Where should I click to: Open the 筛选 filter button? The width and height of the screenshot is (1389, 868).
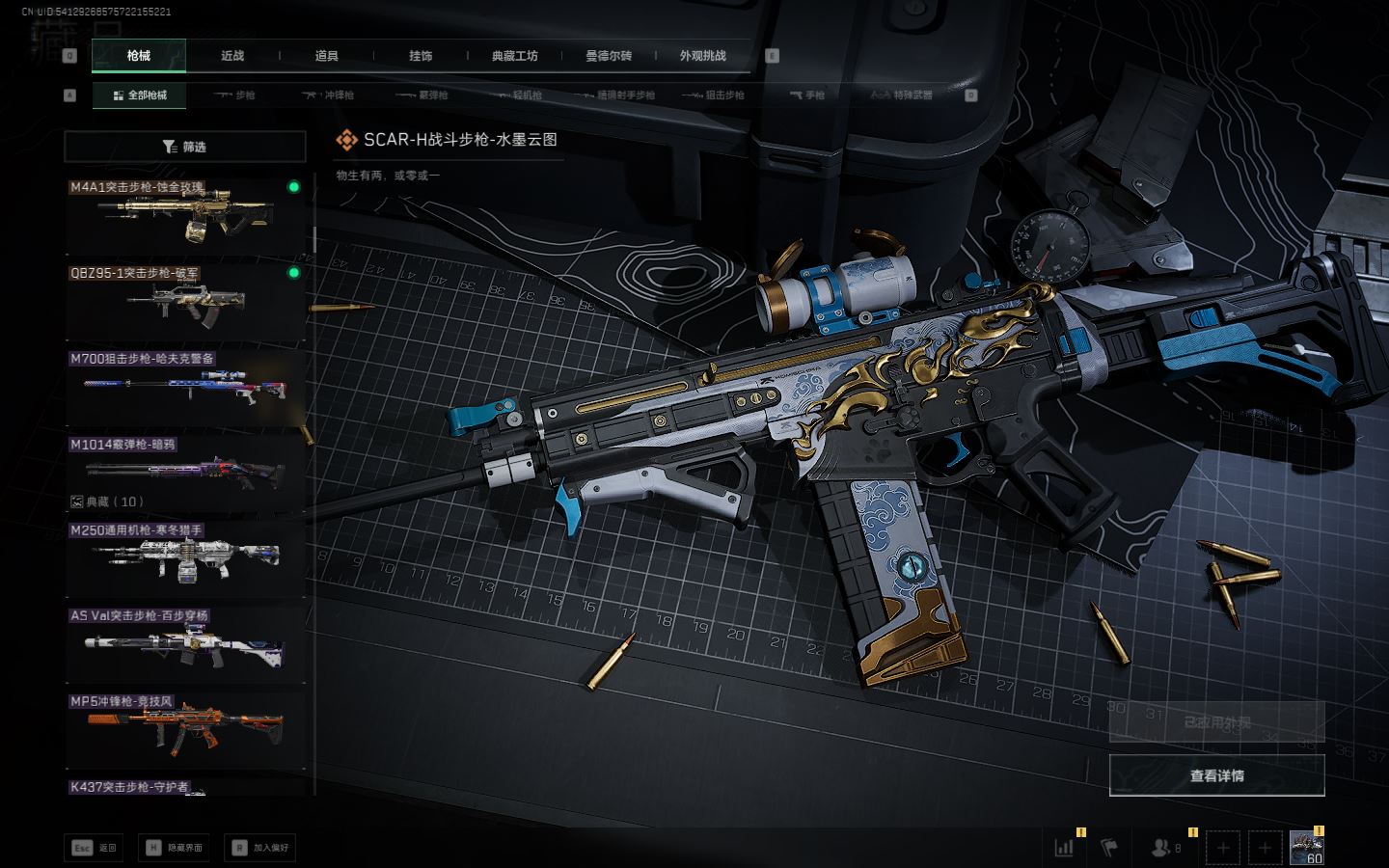pos(184,147)
